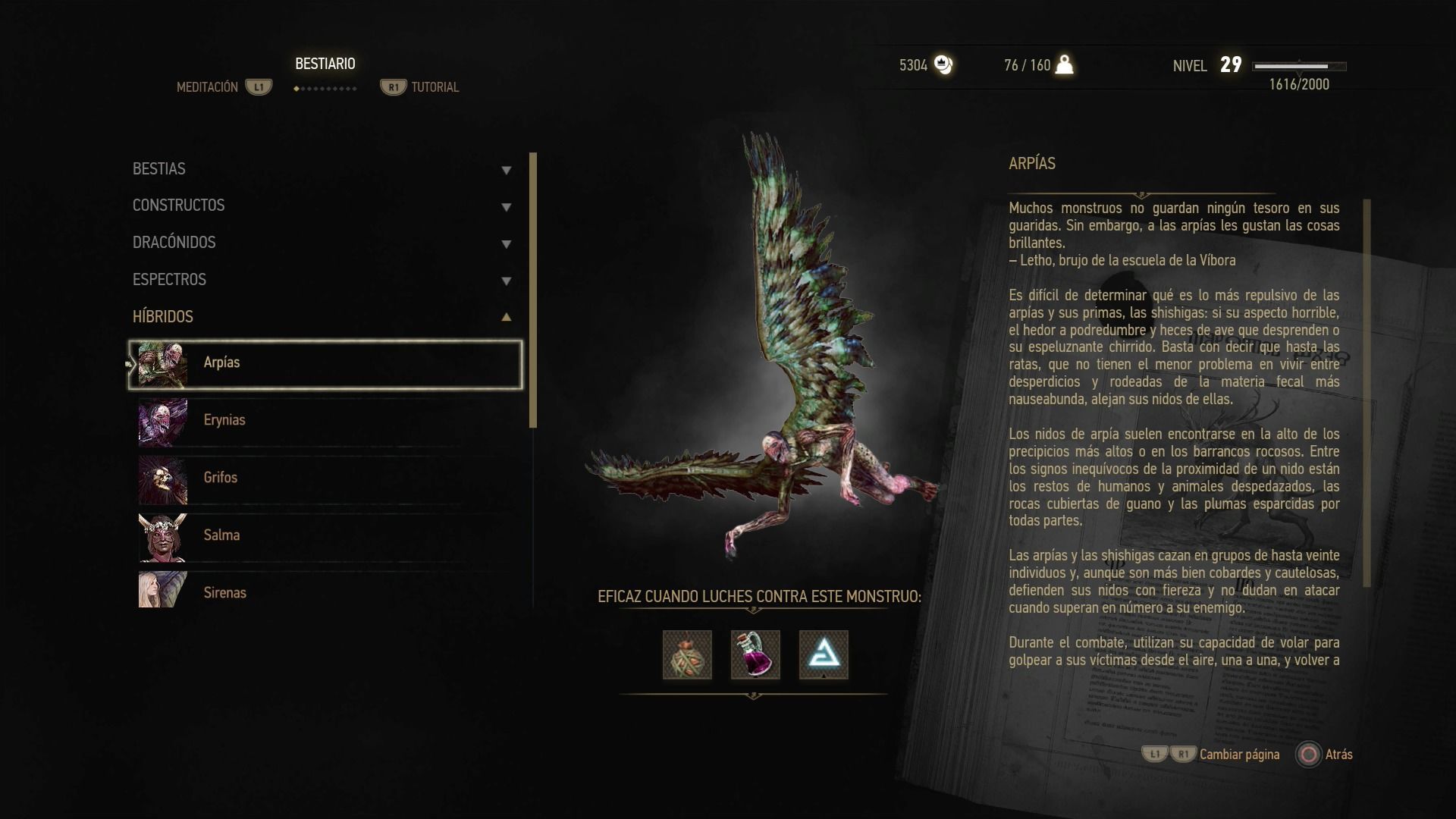Click the monster list scrollbar
The image size is (1456, 819).
click(x=533, y=290)
